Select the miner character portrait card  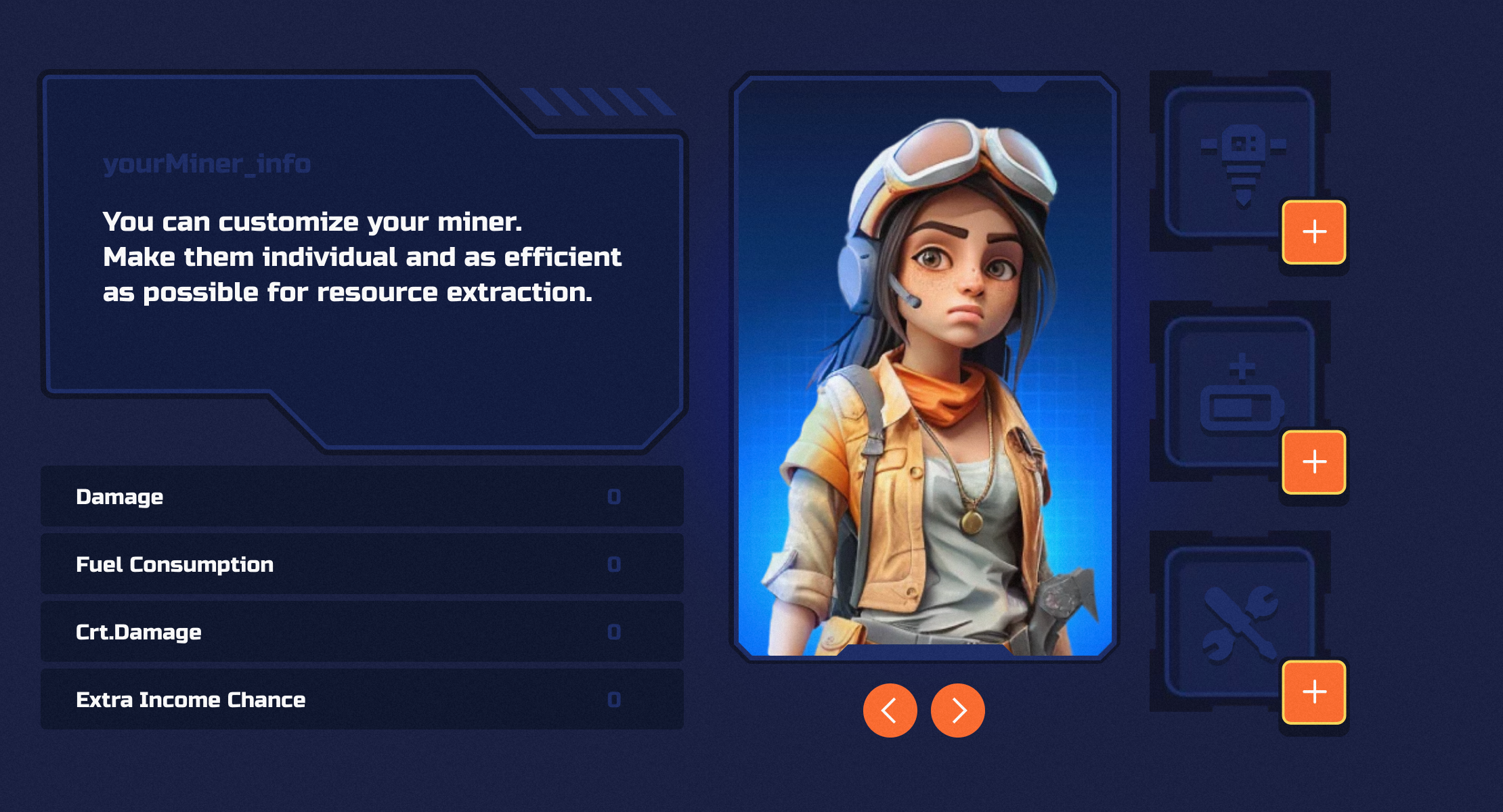[x=924, y=367]
